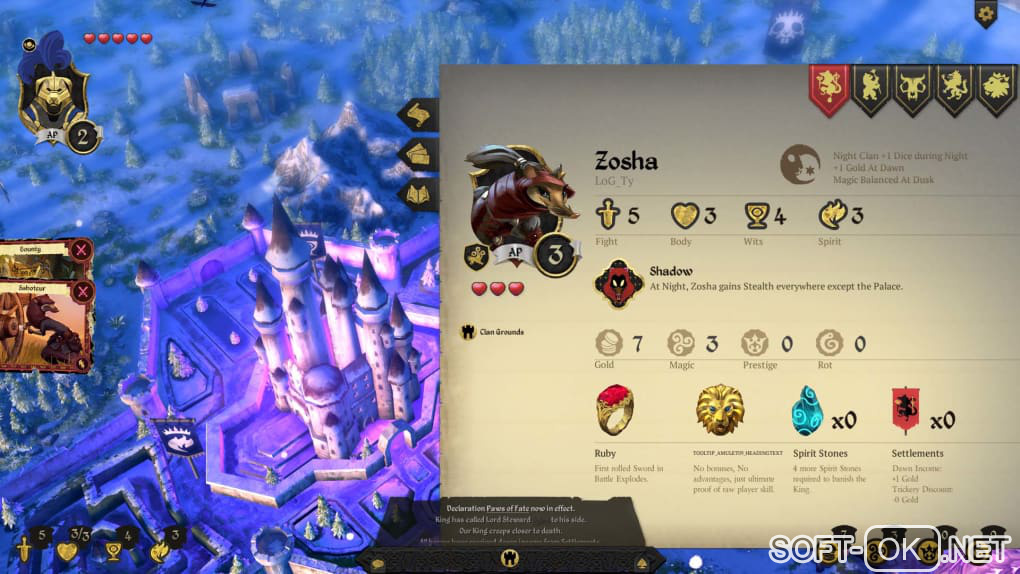Screen dimensions: 1020x574
Task: Select the red rampant lion banner tab
Action: pyautogui.click(x=829, y=88)
